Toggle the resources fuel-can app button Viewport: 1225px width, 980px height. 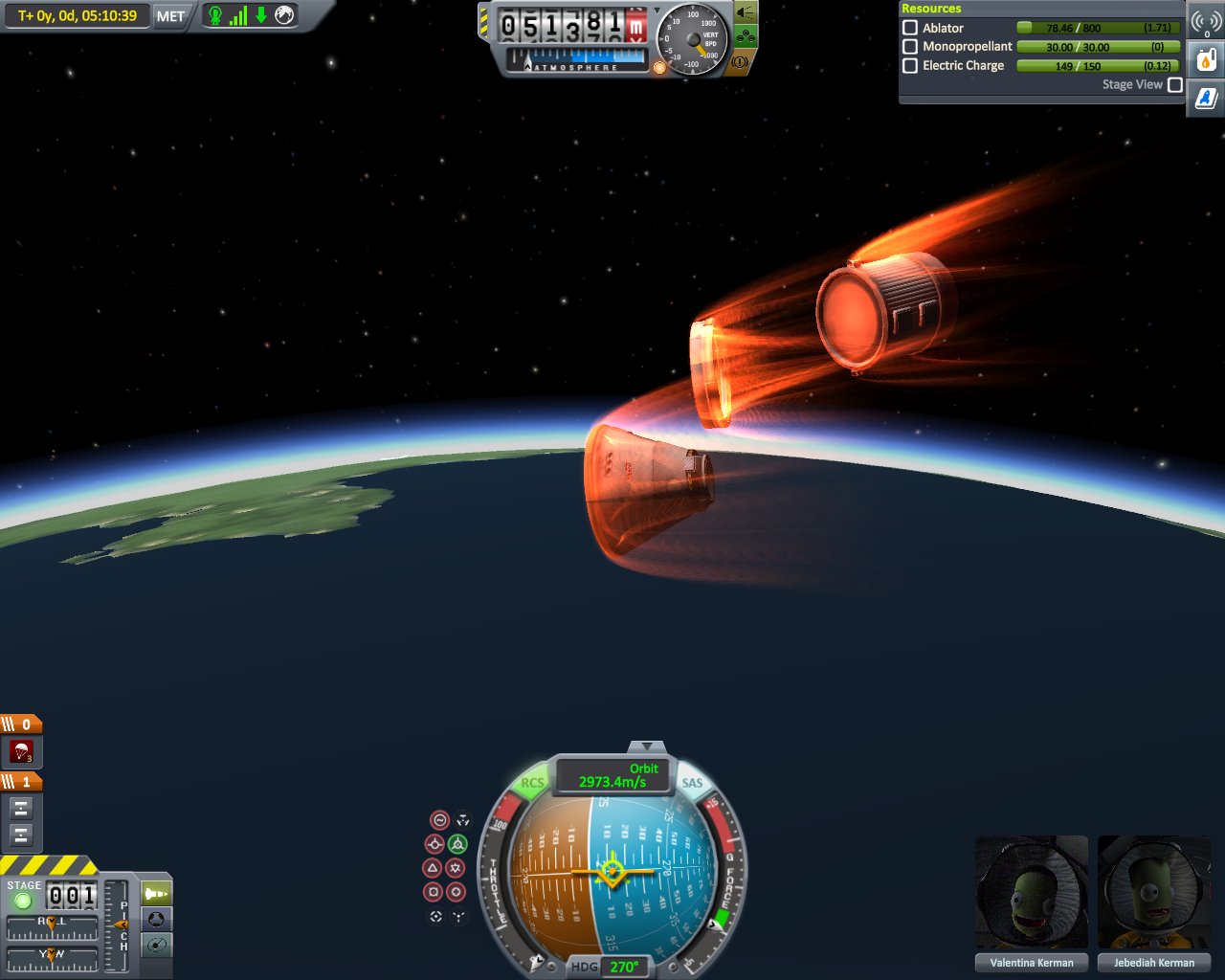click(x=1206, y=60)
